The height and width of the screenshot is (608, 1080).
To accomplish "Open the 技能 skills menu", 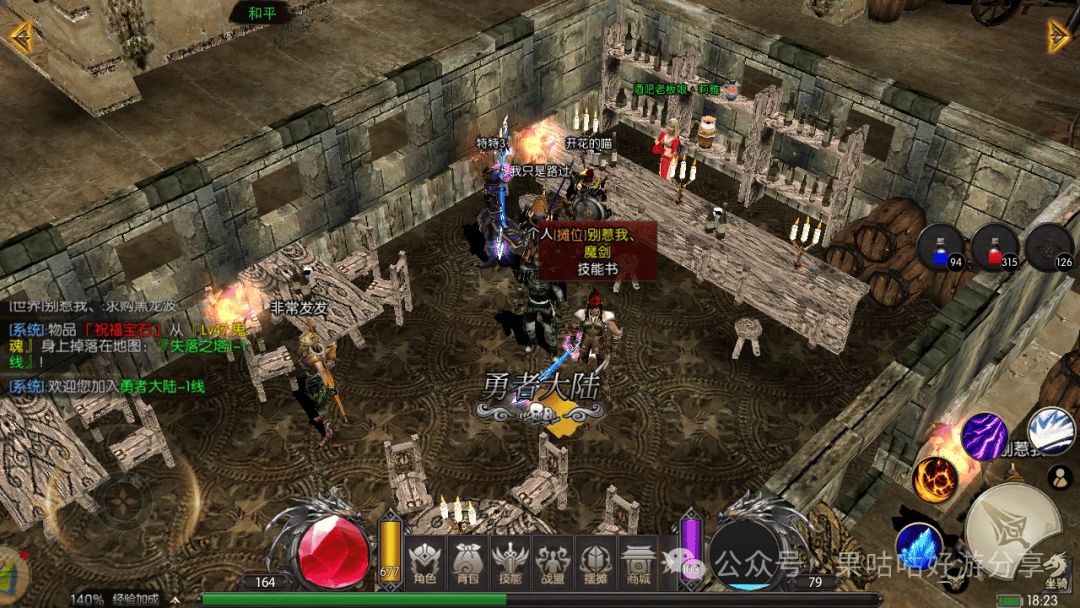I will coord(510,561).
